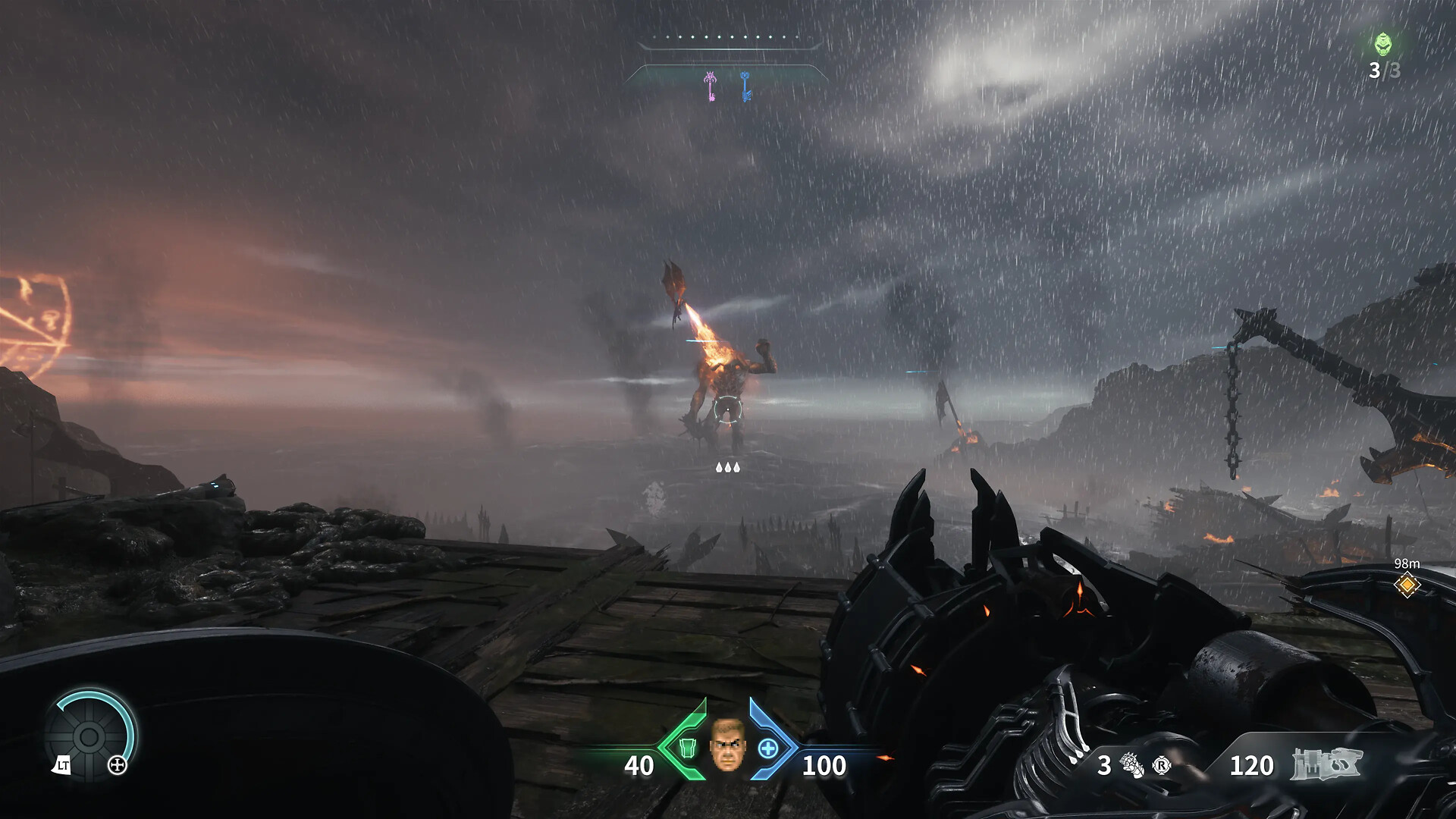Select the green extra-life helmet icon
Viewport: 1456px width, 819px height.
click(1383, 44)
